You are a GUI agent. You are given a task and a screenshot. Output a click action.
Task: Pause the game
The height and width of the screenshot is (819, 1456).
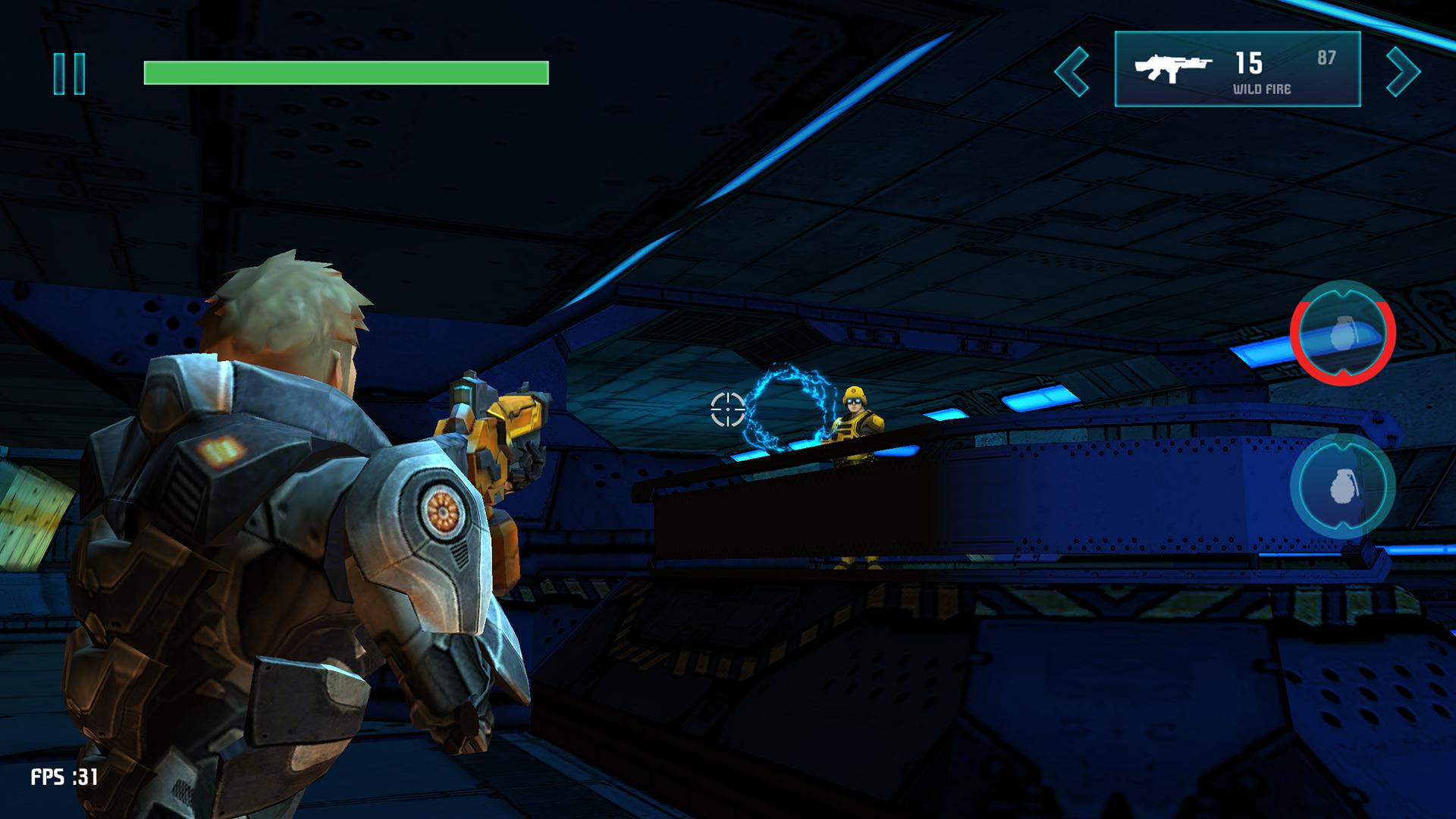[69, 74]
